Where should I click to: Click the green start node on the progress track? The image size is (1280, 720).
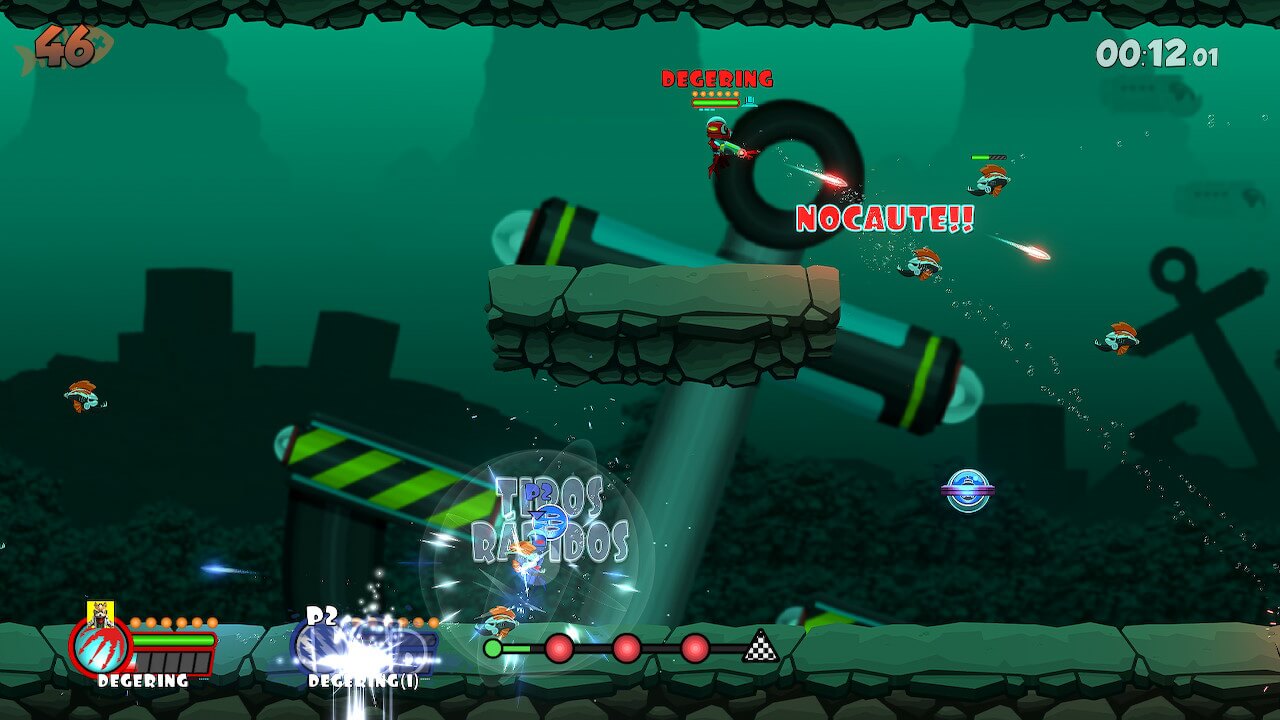click(x=493, y=648)
